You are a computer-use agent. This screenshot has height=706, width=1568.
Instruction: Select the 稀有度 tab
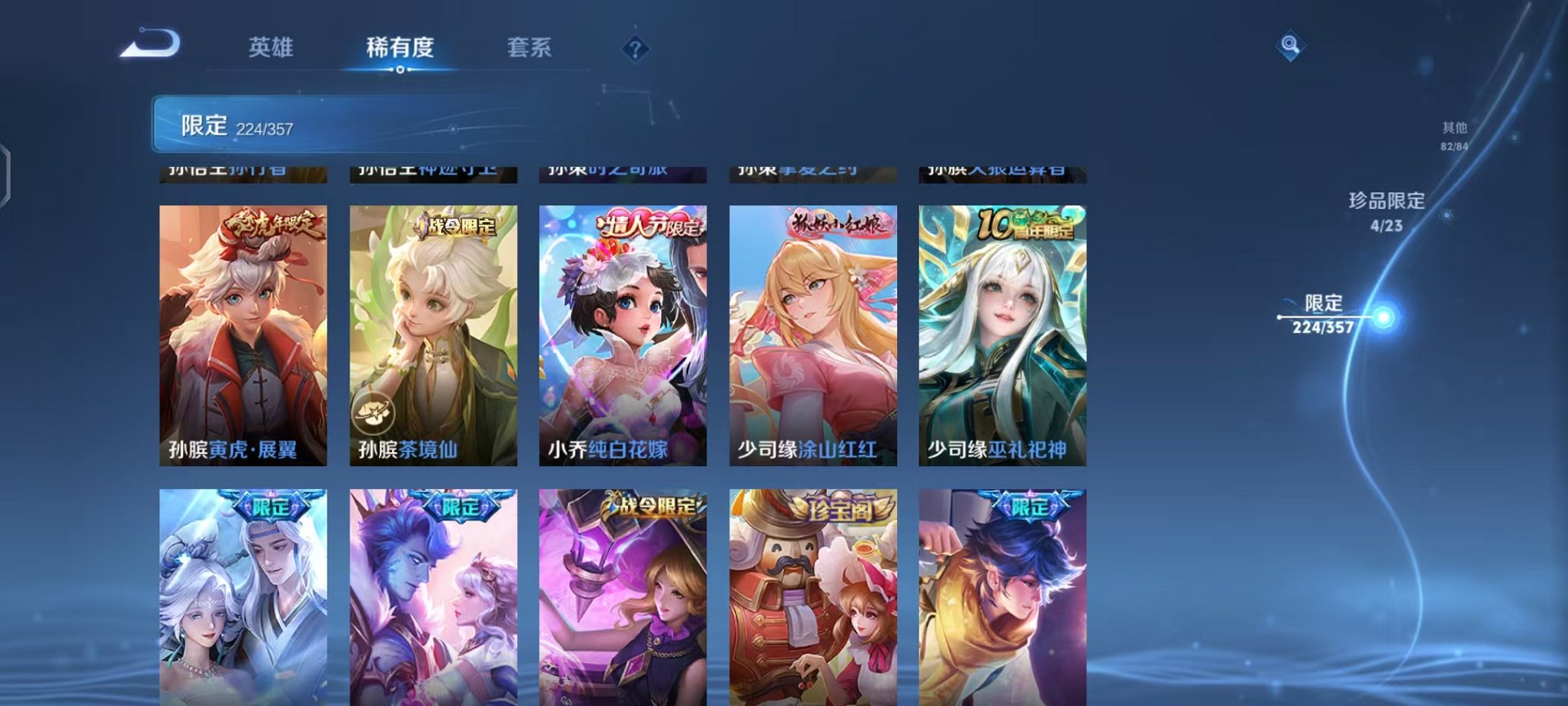click(x=398, y=48)
